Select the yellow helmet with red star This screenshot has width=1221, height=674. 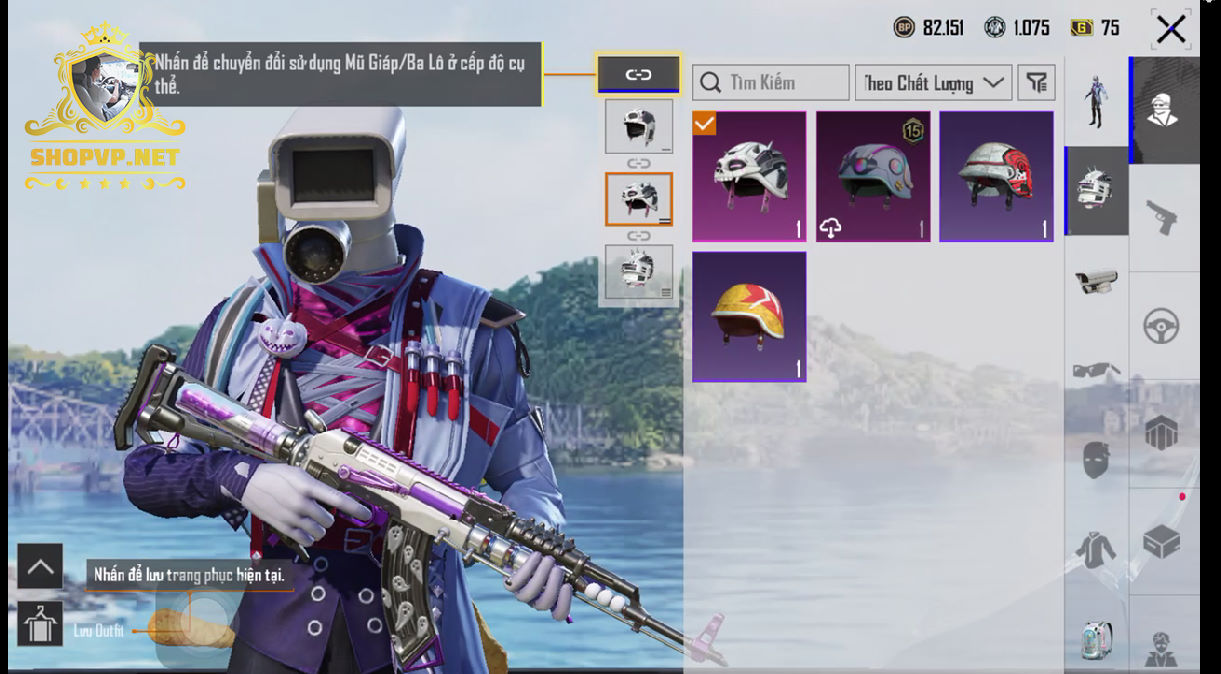pyautogui.click(x=748, y=316)
